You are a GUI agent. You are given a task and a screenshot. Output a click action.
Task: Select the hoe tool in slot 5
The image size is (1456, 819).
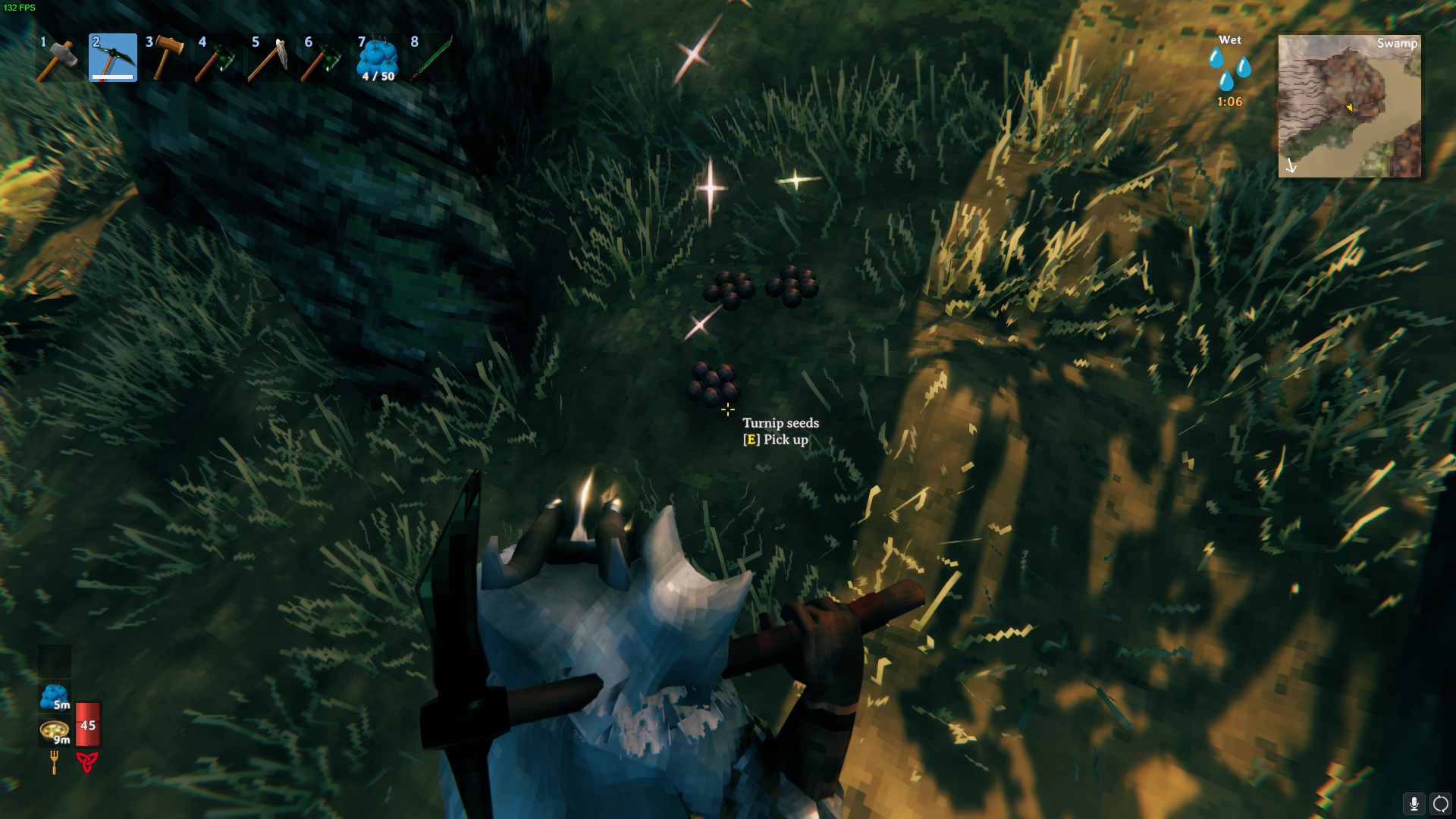point(271,58)
